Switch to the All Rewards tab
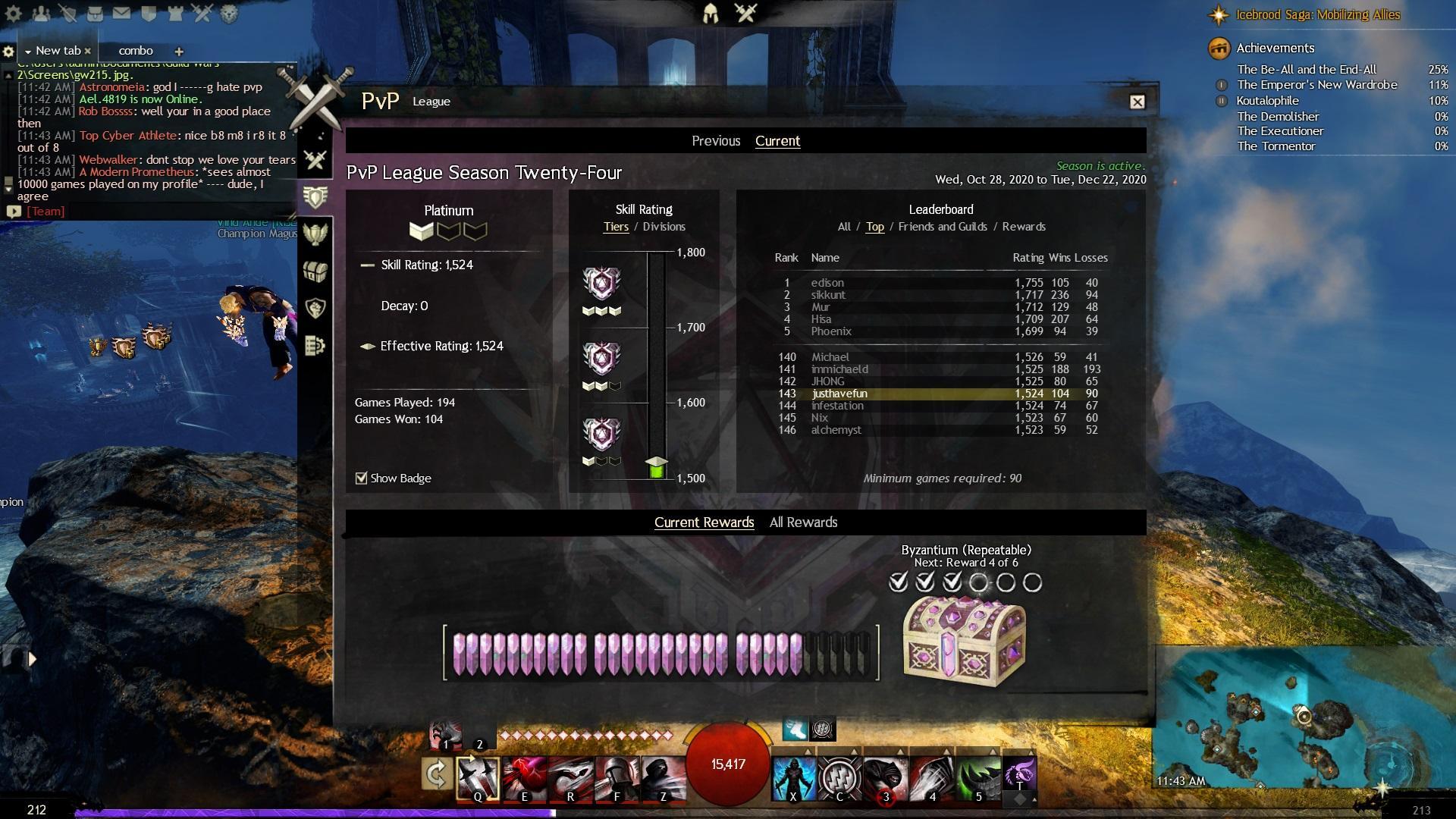Screen dimensions: 1456x819 (803, 522)
